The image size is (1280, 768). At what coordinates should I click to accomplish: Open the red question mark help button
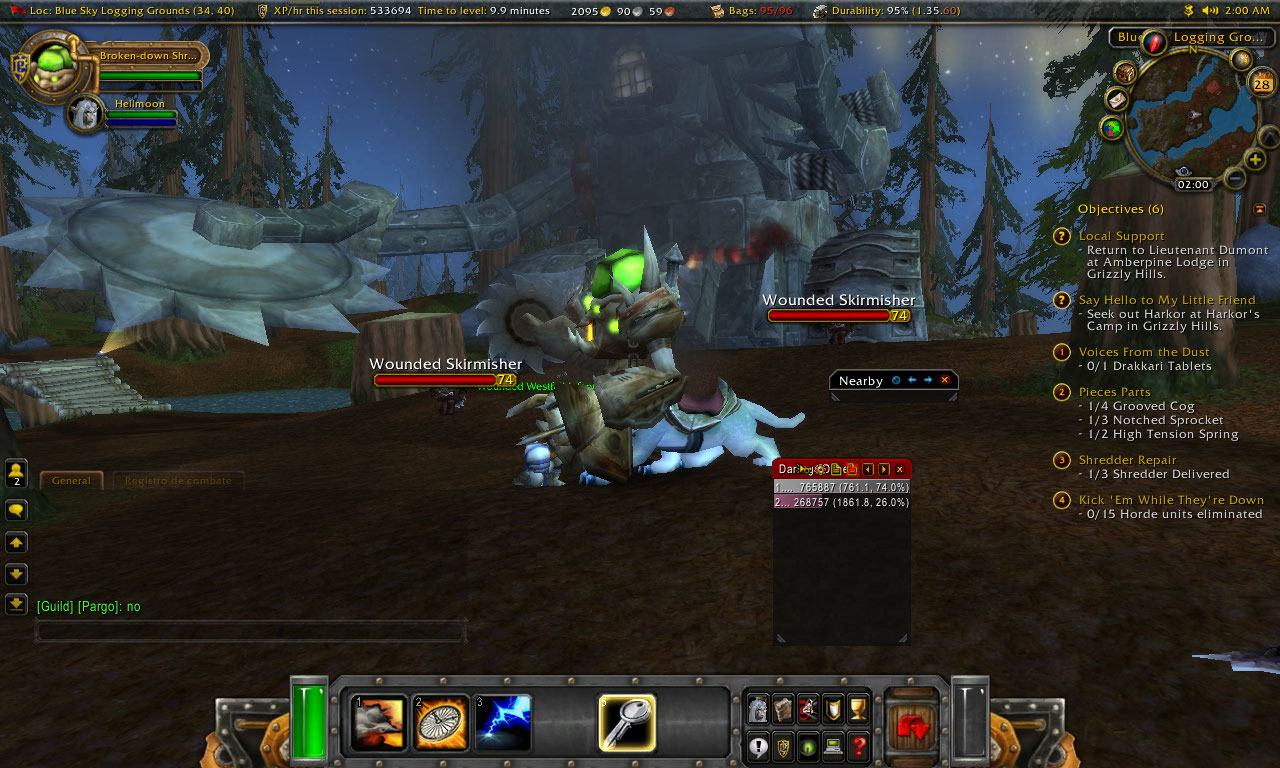point(858,746)
